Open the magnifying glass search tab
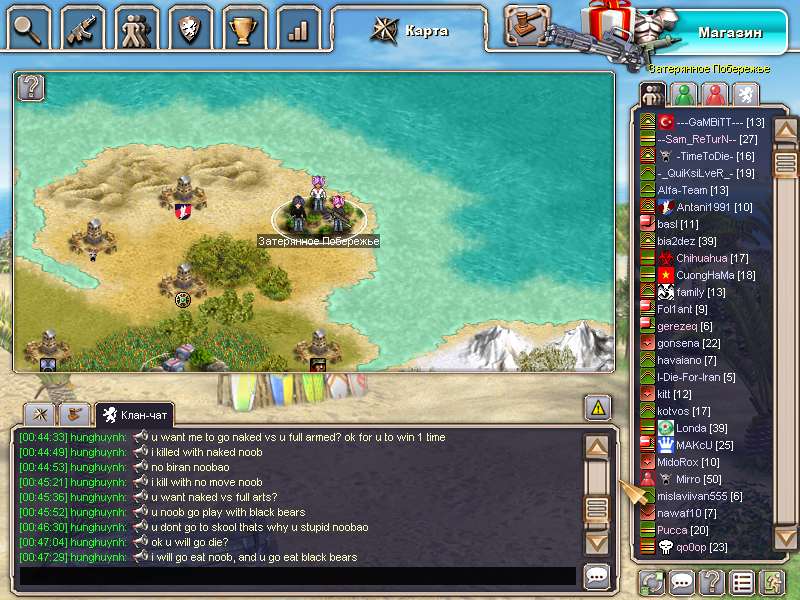The image size is (800, 600). pyautogui.click(x=28, y=27)
